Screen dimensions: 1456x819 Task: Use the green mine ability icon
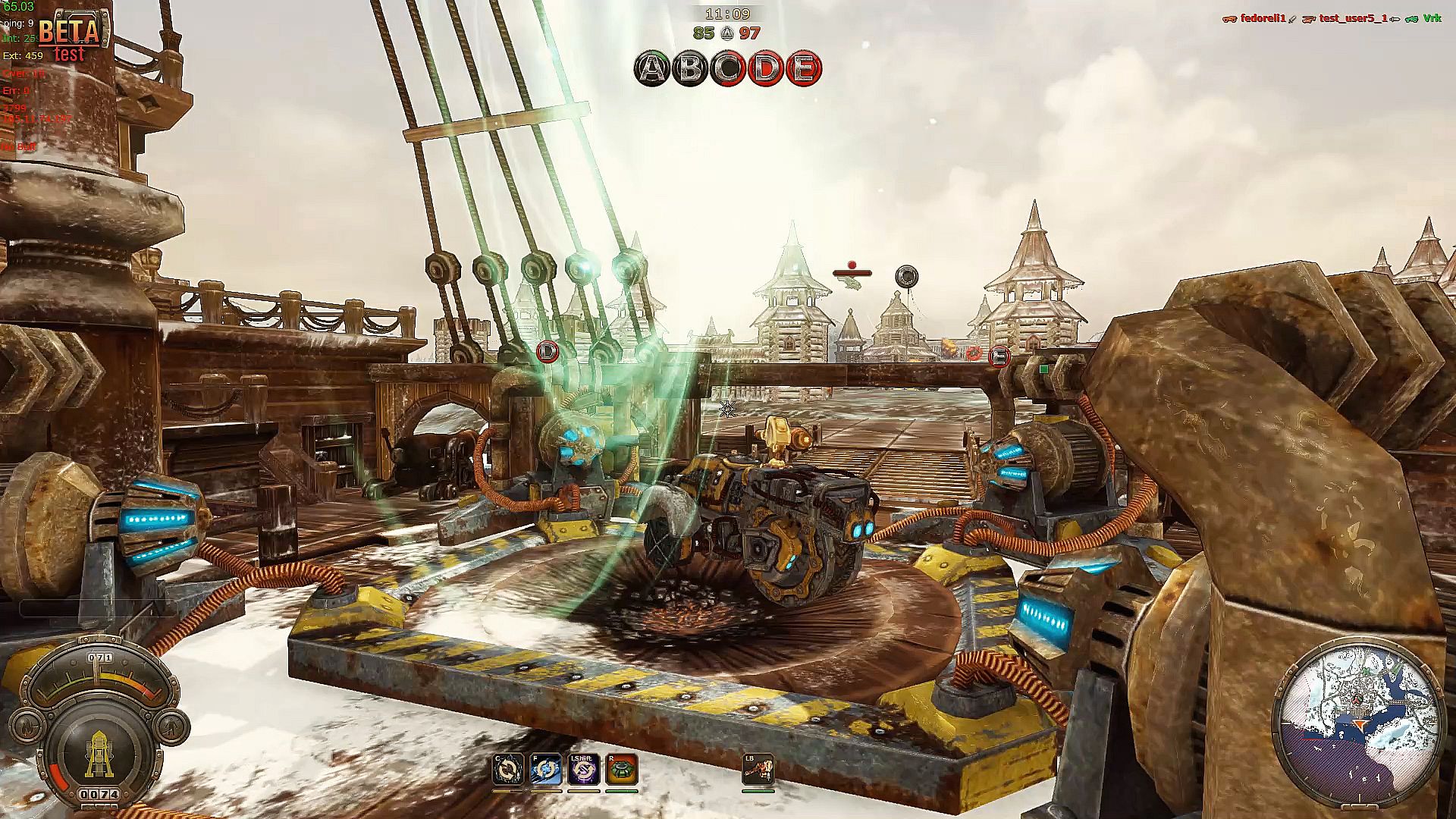(x=621, y=770)
